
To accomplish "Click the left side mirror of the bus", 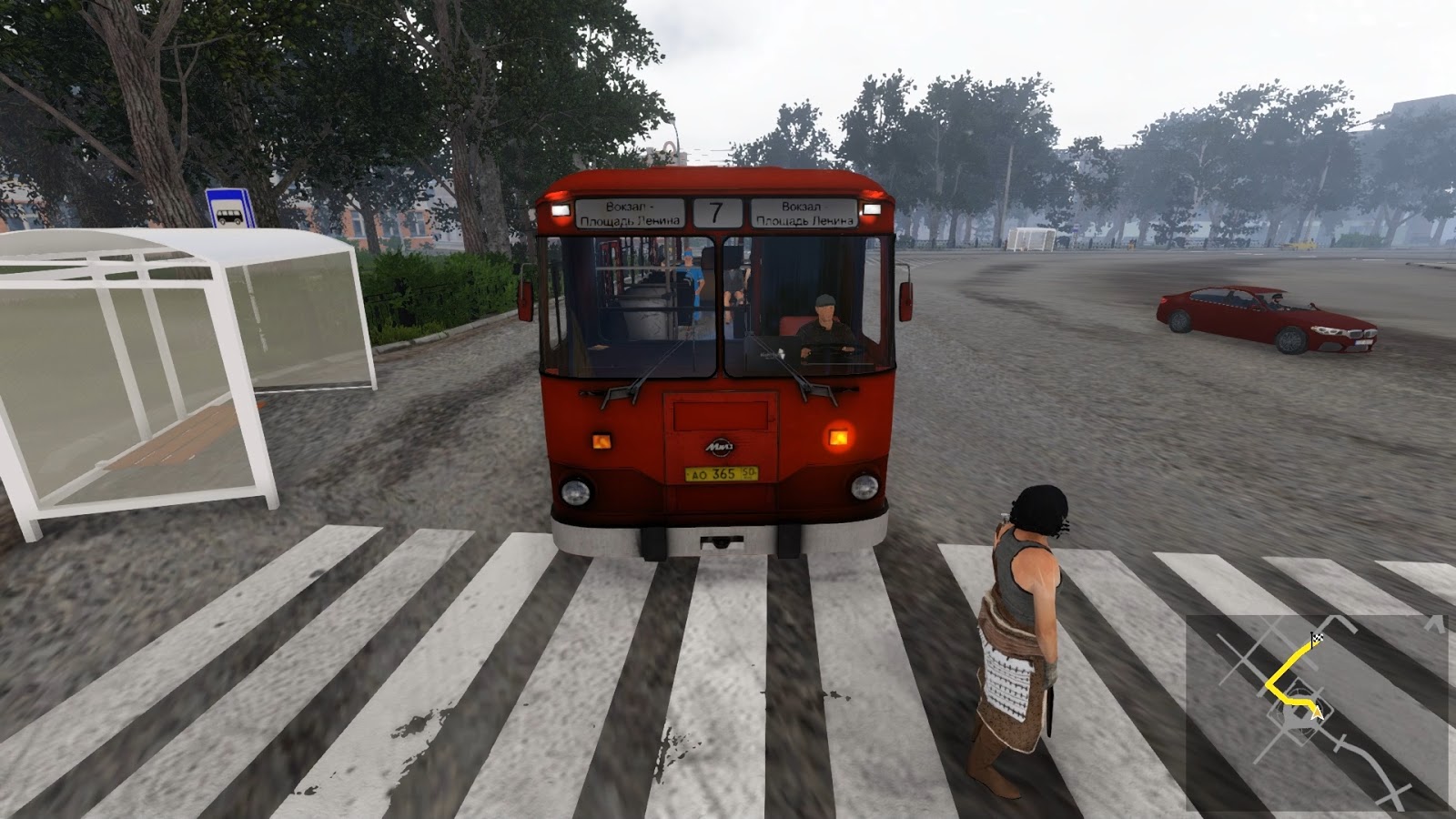I will point(523,298).
